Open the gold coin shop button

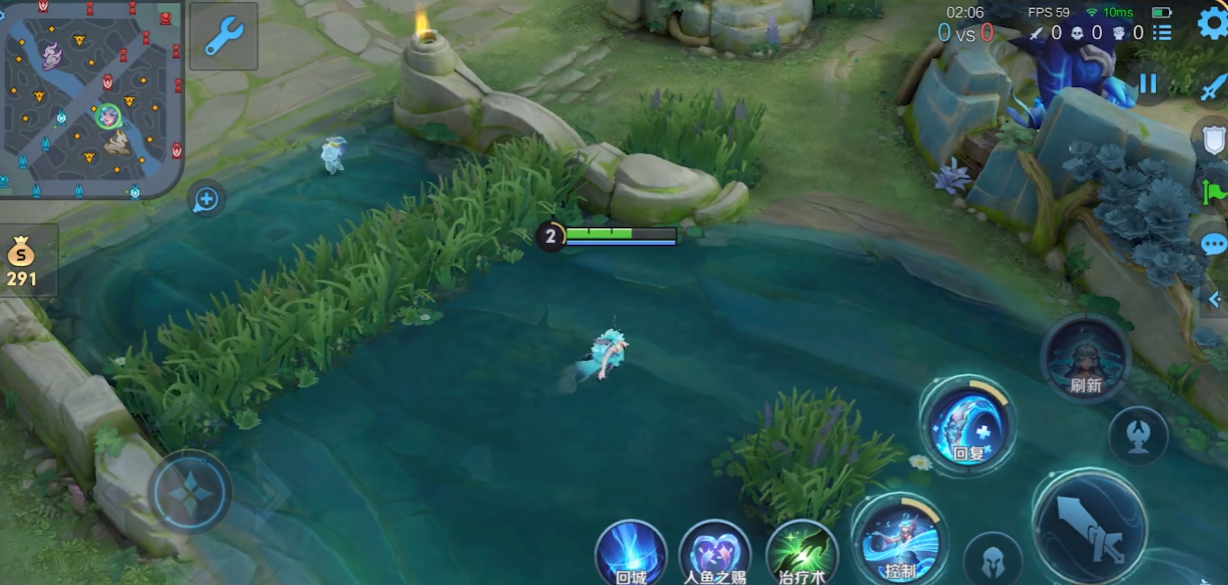[24, 260]
